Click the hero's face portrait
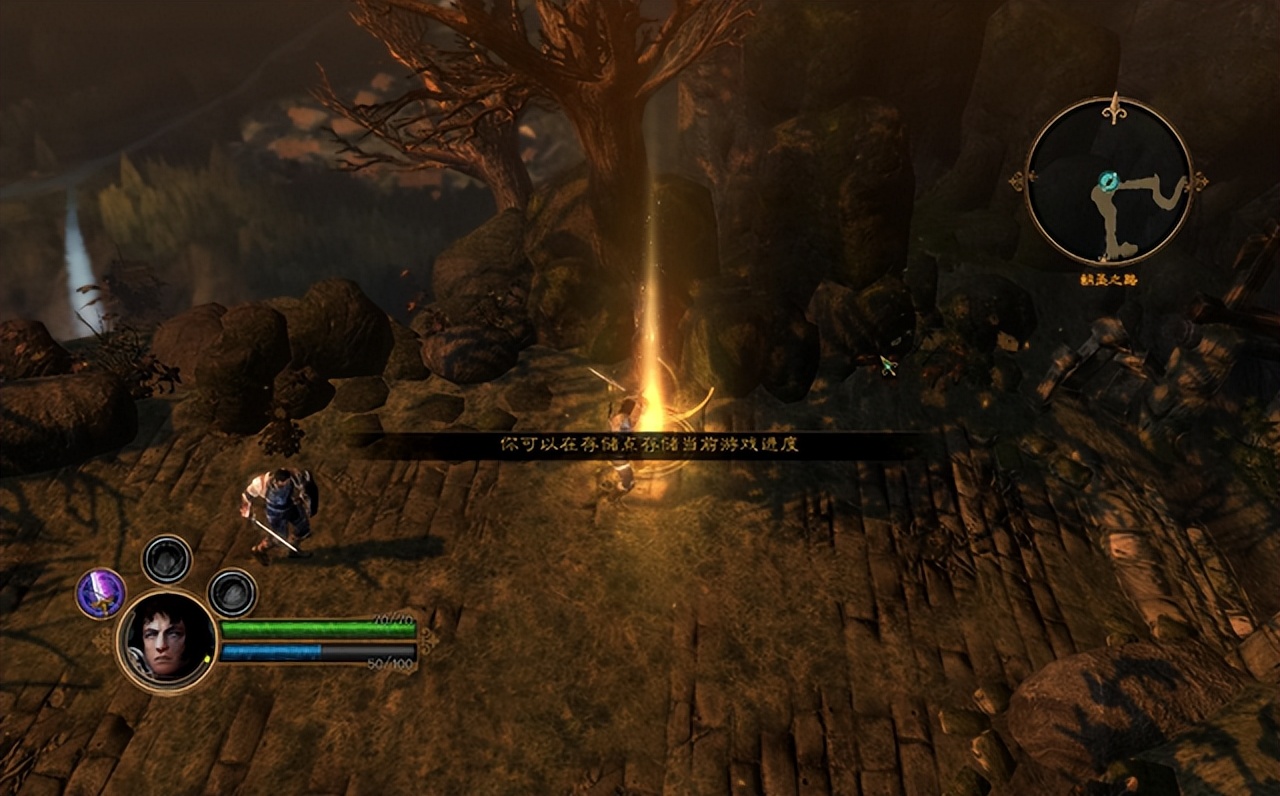 click(x=167, y=640)
